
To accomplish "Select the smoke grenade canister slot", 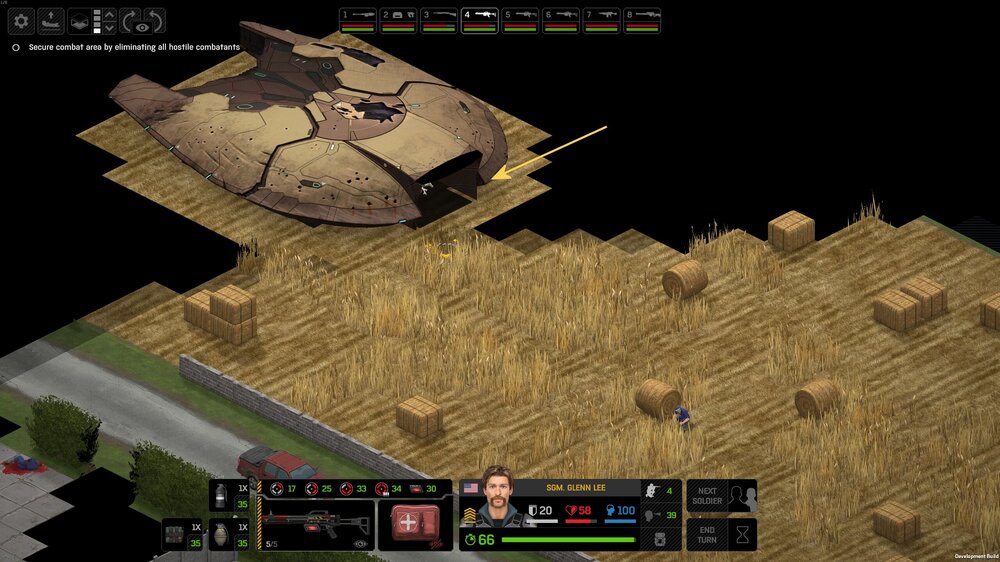I will [x=222, y=496].
